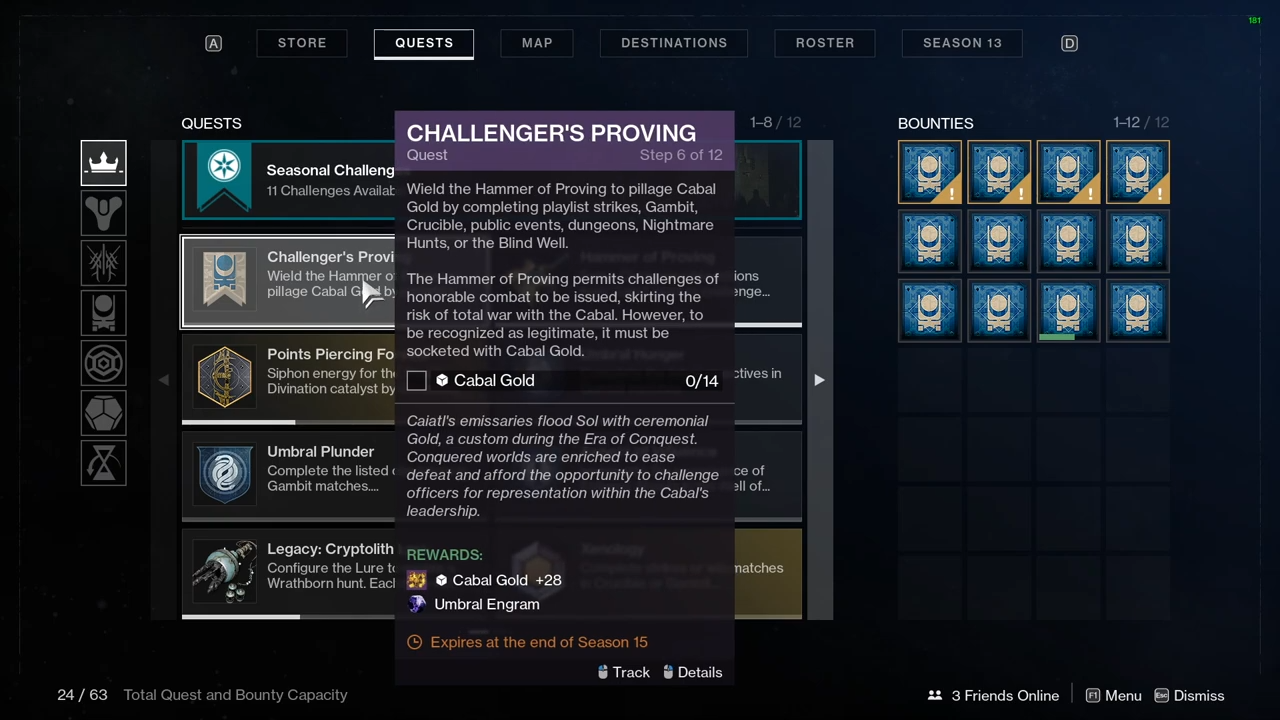Open the Roster tab
This screenshot has height=720, width=1280.
point(825,43)
